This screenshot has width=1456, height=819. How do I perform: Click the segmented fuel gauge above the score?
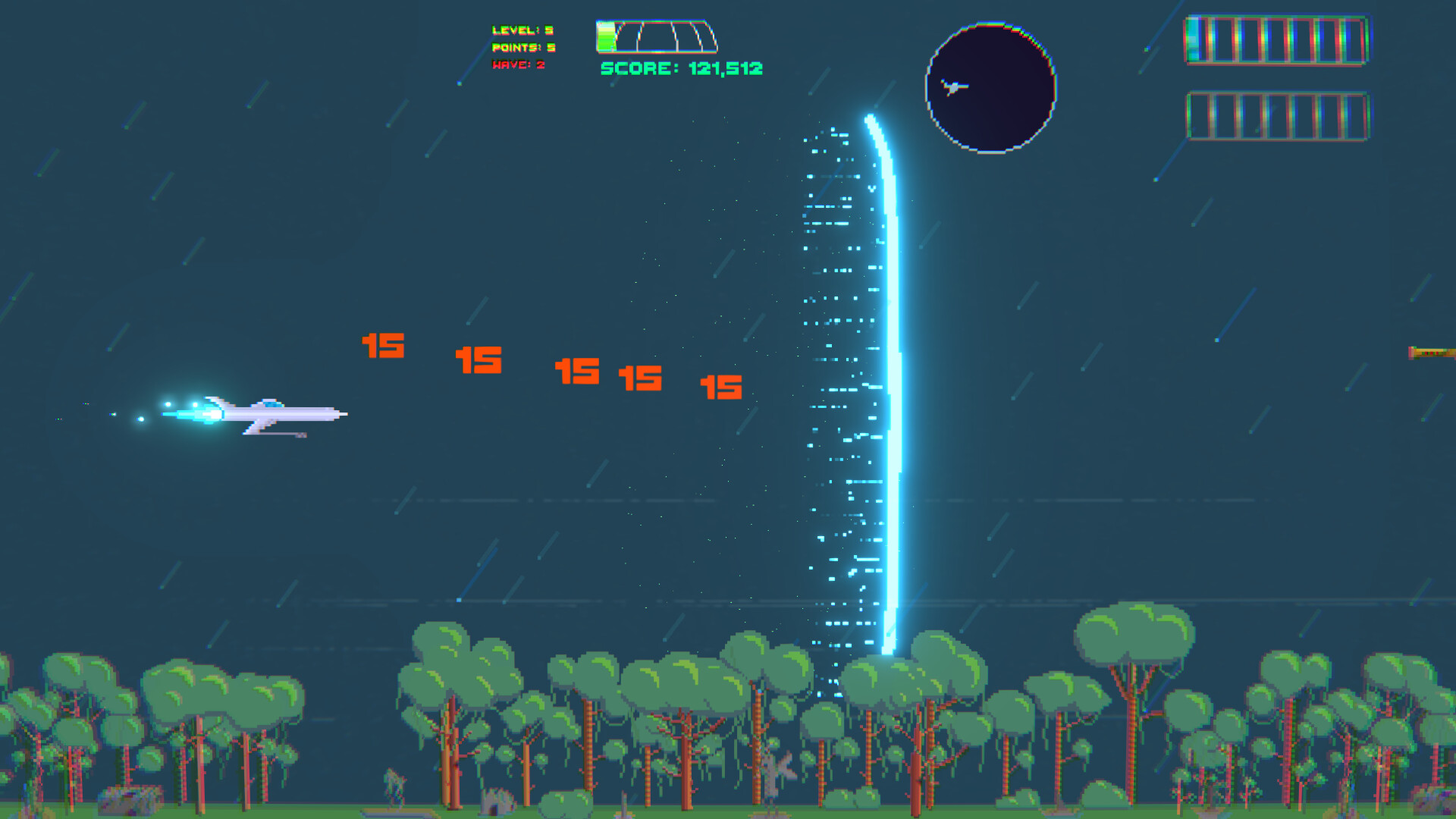coord(656,34)
